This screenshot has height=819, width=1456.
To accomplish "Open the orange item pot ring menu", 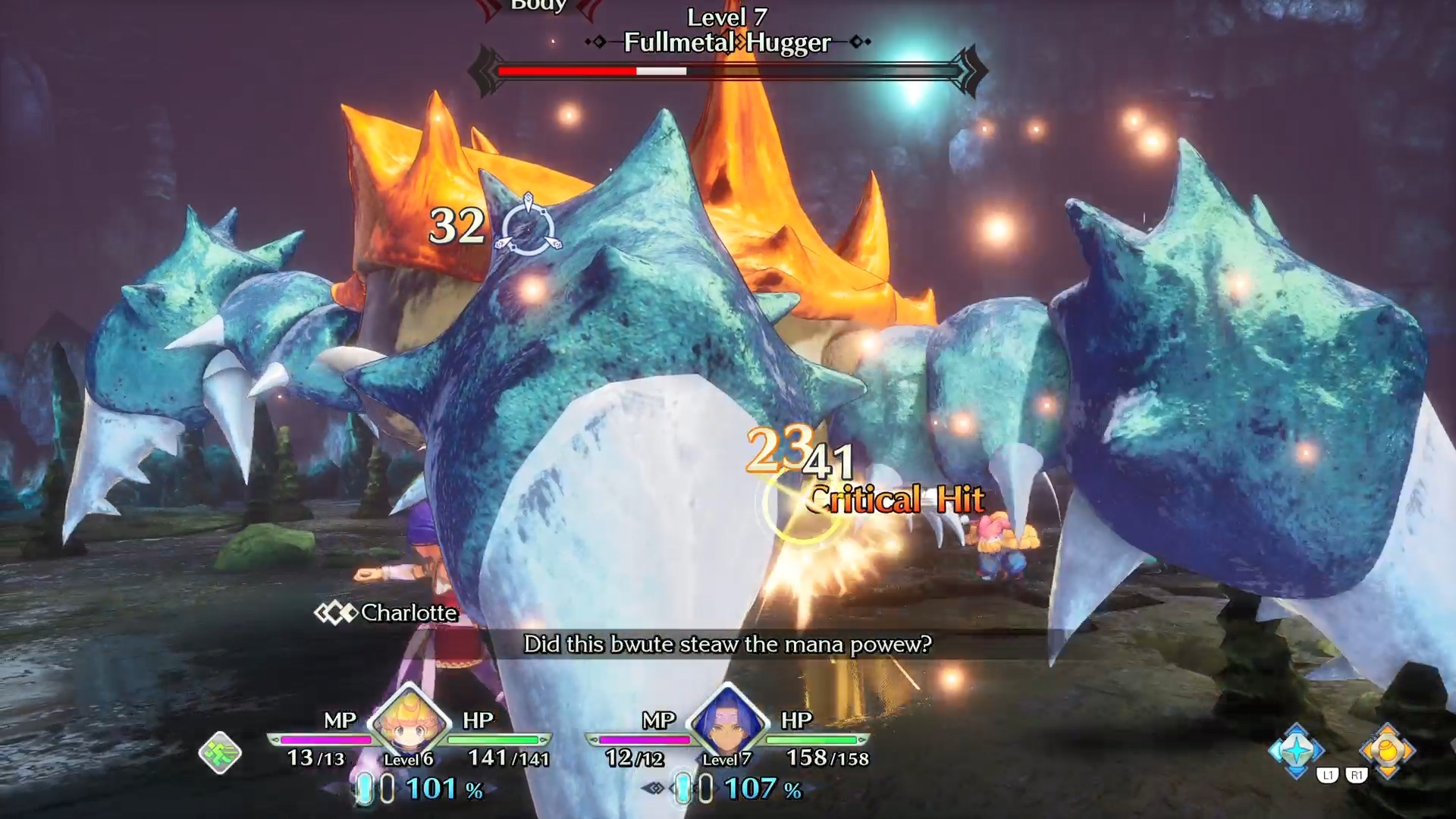I will click(1387, 750).
